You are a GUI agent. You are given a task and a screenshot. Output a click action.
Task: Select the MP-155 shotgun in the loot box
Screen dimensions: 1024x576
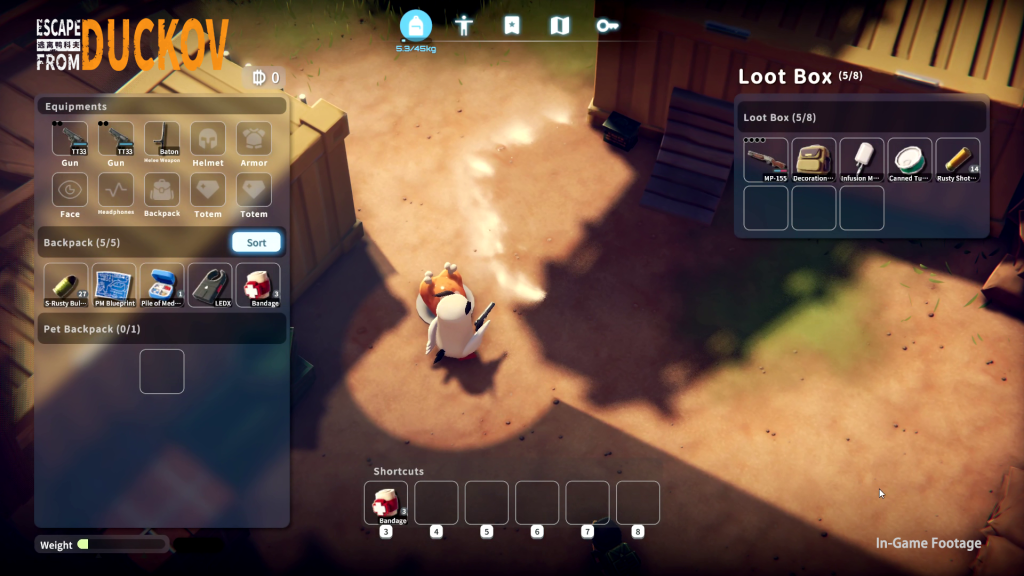766,160
